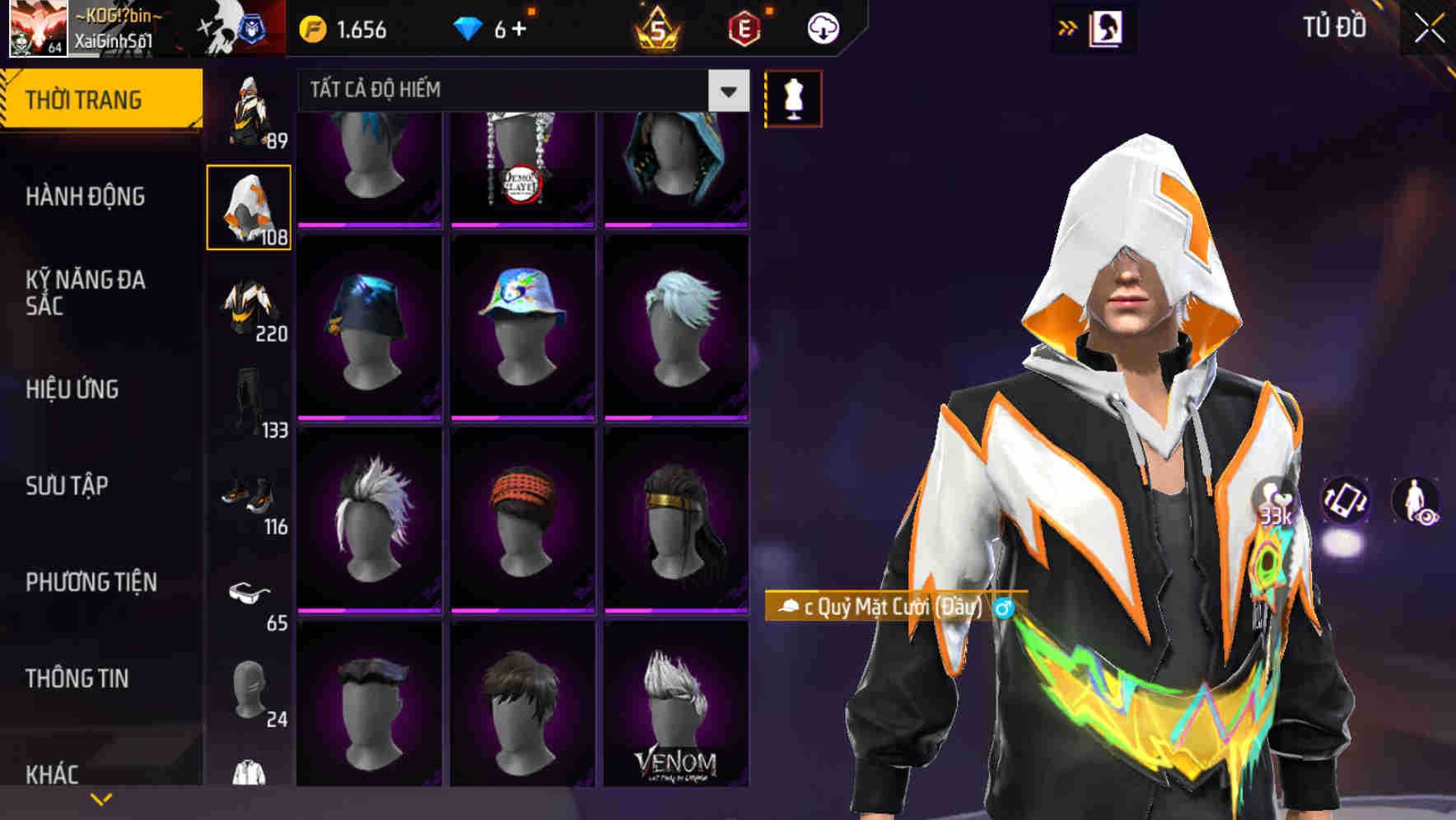Expand the bottom-left sidebar chevron
Screen dimensions: 1456x820
(x=101, y=798)
